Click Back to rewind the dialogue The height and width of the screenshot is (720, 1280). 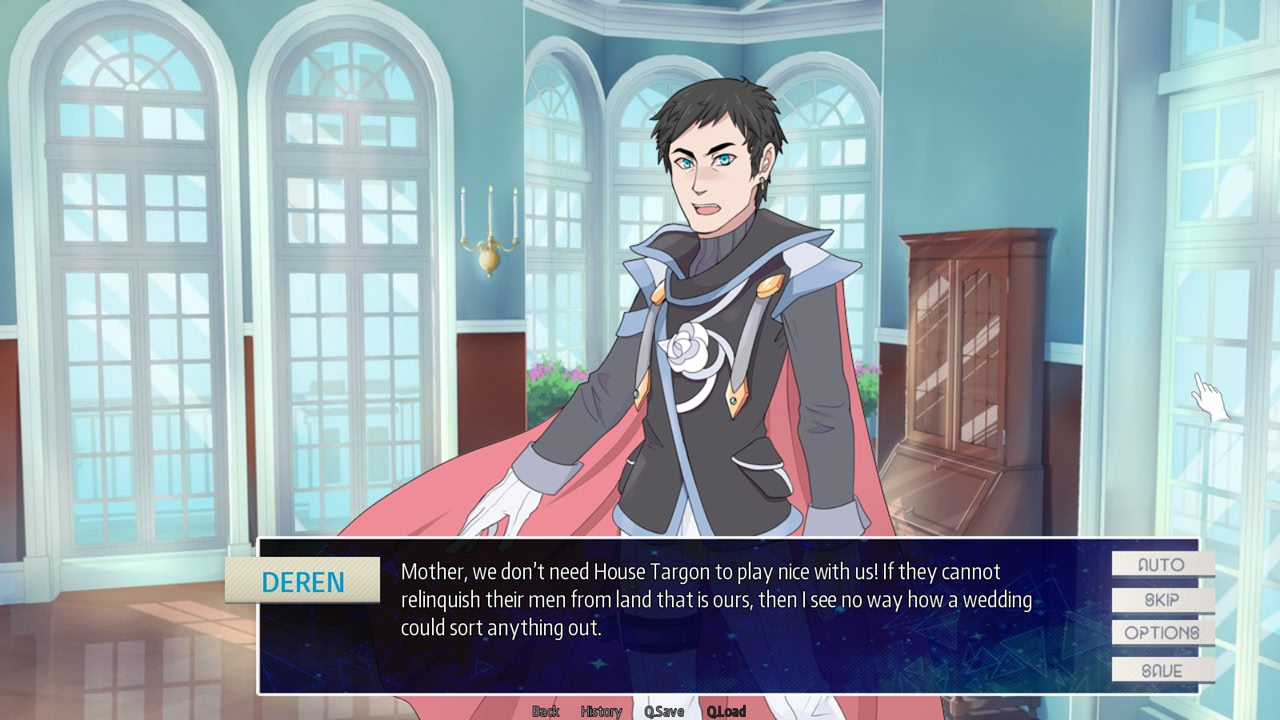pyautogui.click(x=545, y=711)
